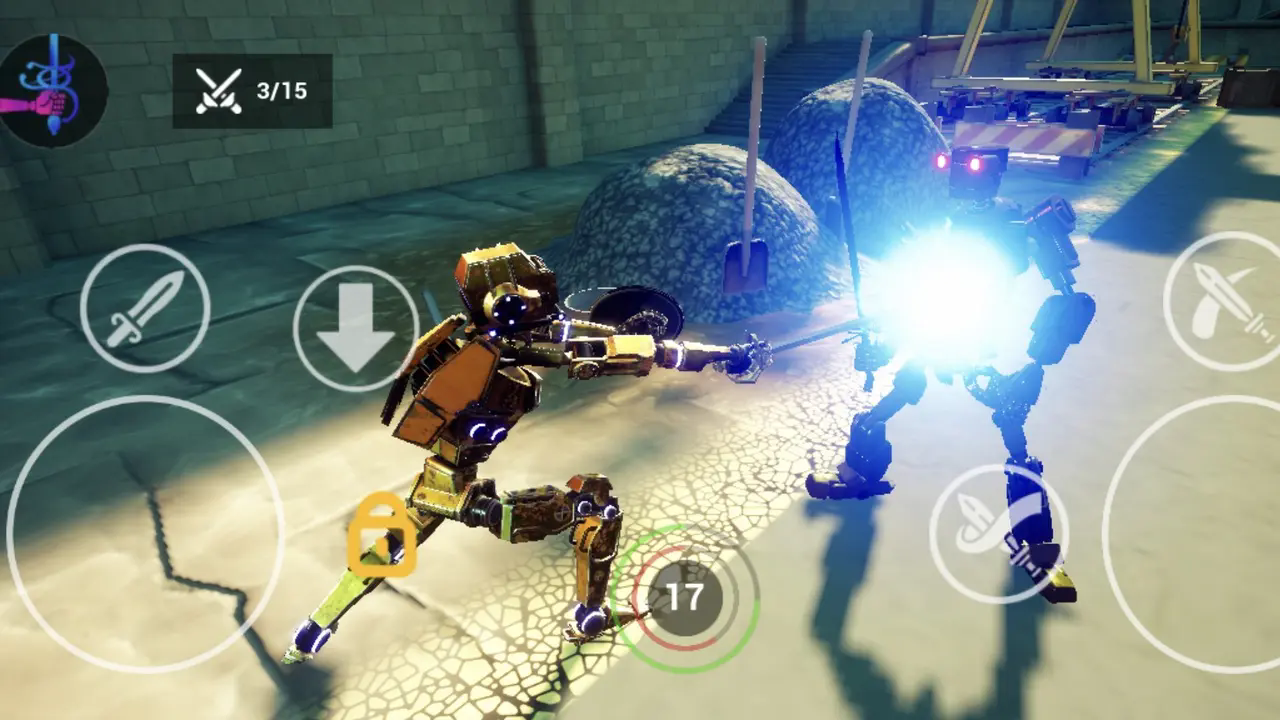Trigger the curved blade swing attack button

998,533
